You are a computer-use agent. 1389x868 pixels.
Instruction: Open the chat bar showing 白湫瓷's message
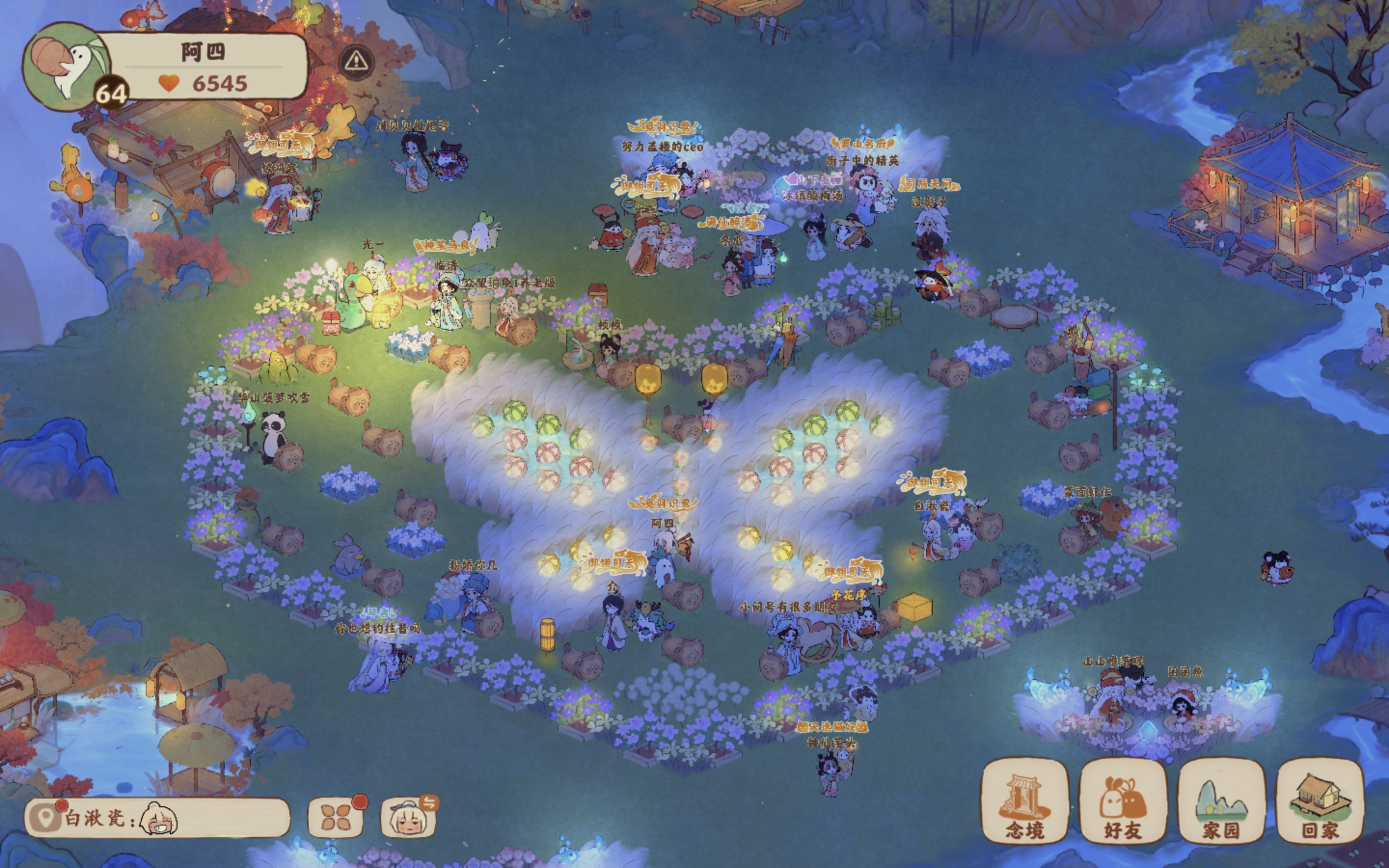point(172,818)
